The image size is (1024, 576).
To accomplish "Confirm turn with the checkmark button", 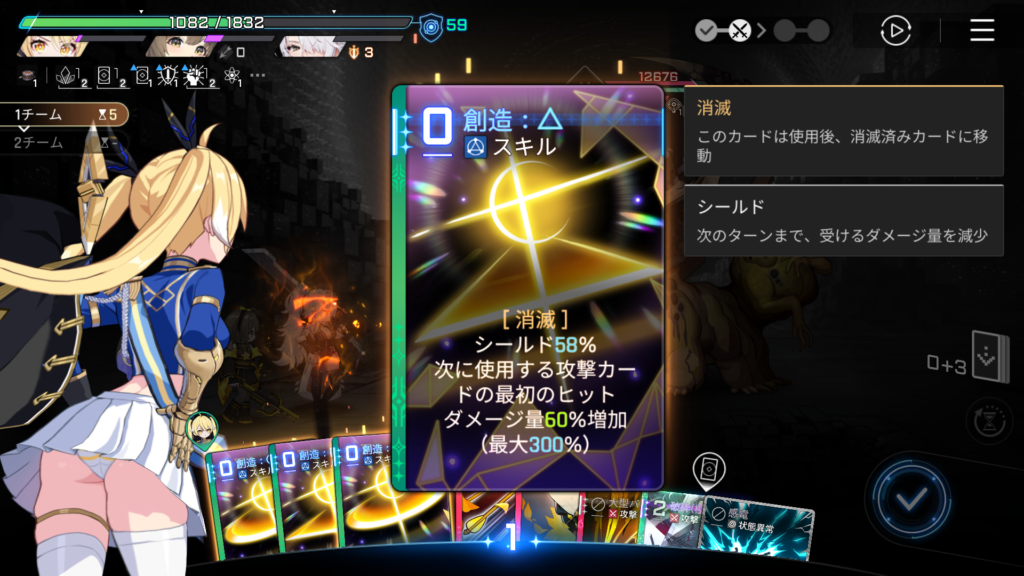I will [910, 497].
